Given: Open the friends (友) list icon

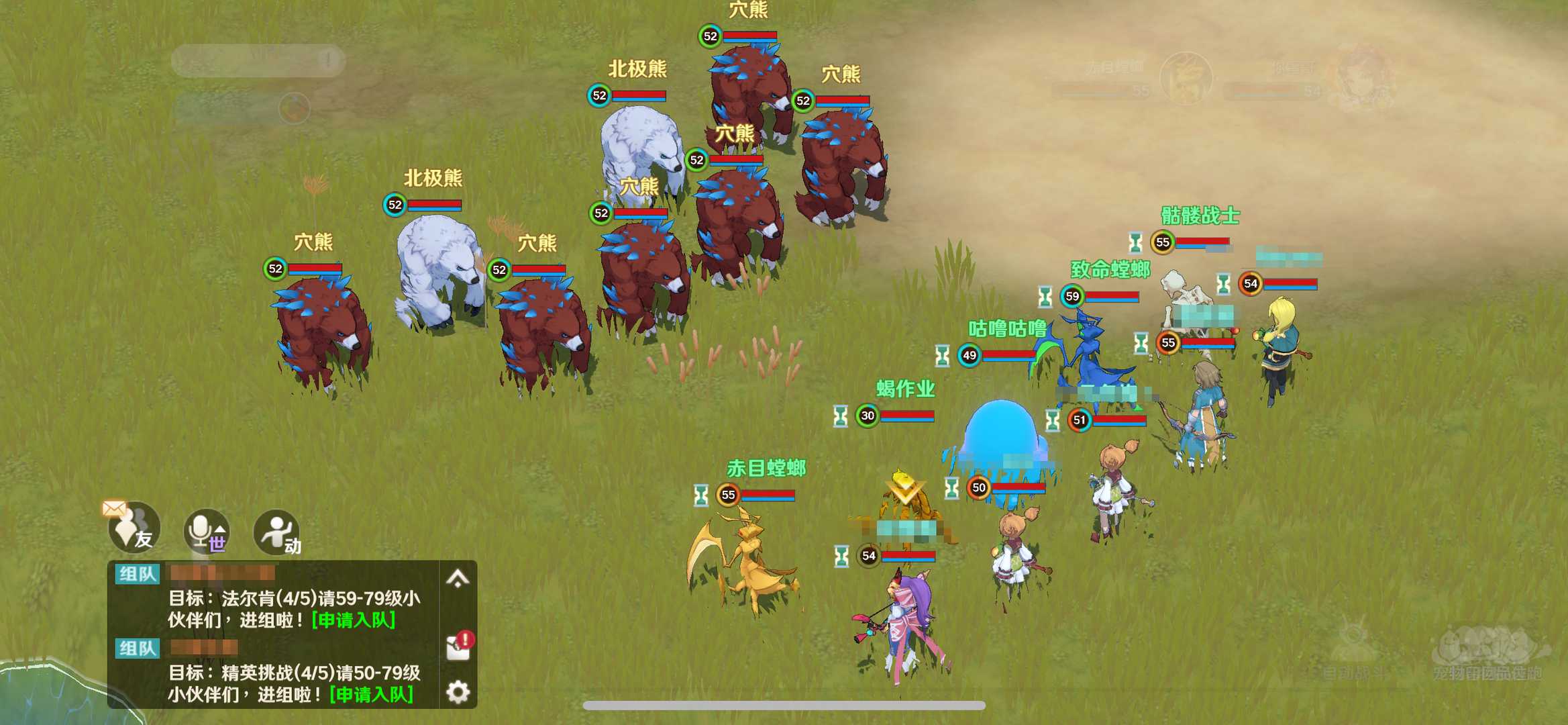Looking at the screenshot, I should click(134, 529).
